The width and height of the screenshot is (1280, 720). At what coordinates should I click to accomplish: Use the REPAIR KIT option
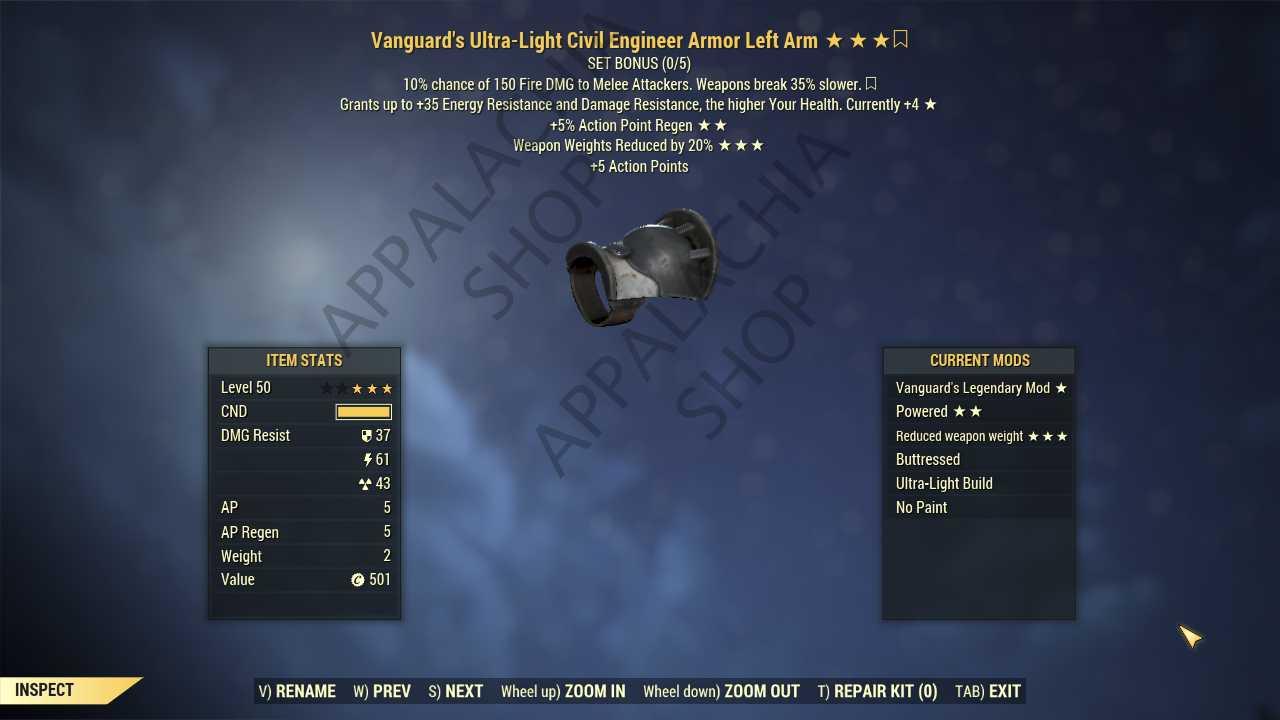pos(877,691)
